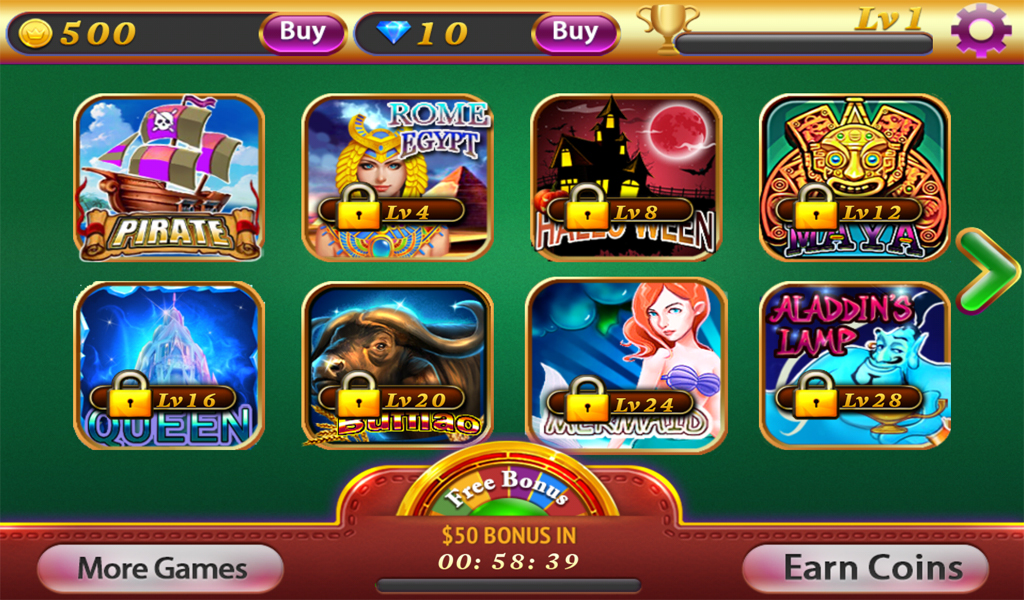Select the locked Rome Egypt slot tile
The height and width of the screenshot is (600, 1024).
(397, 178)
